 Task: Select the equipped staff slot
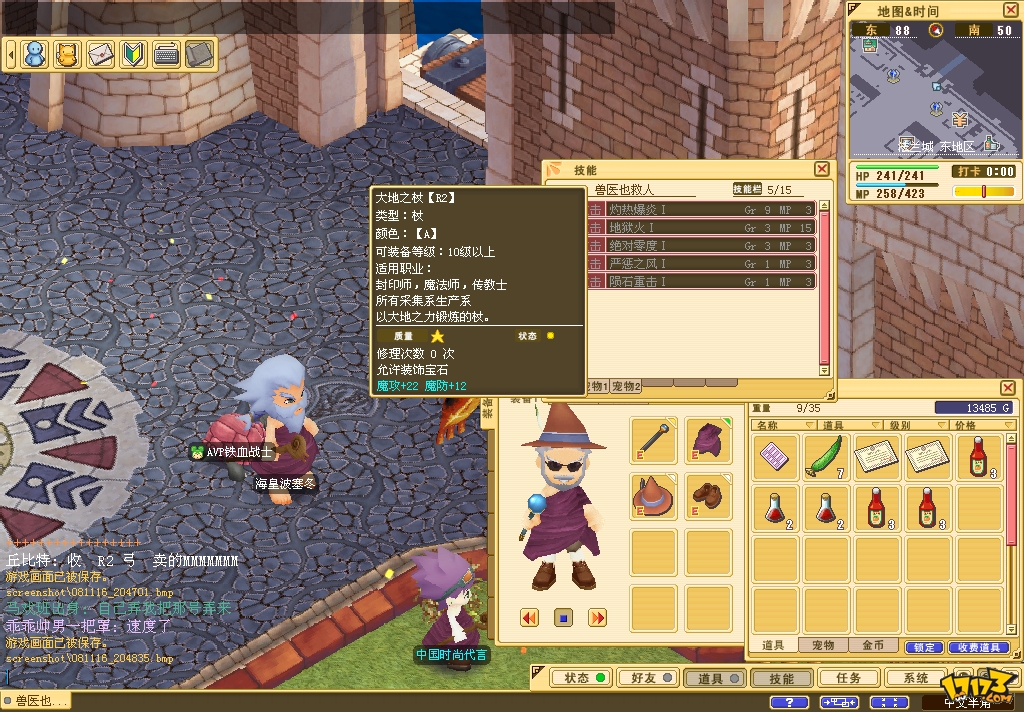[654, 441]
